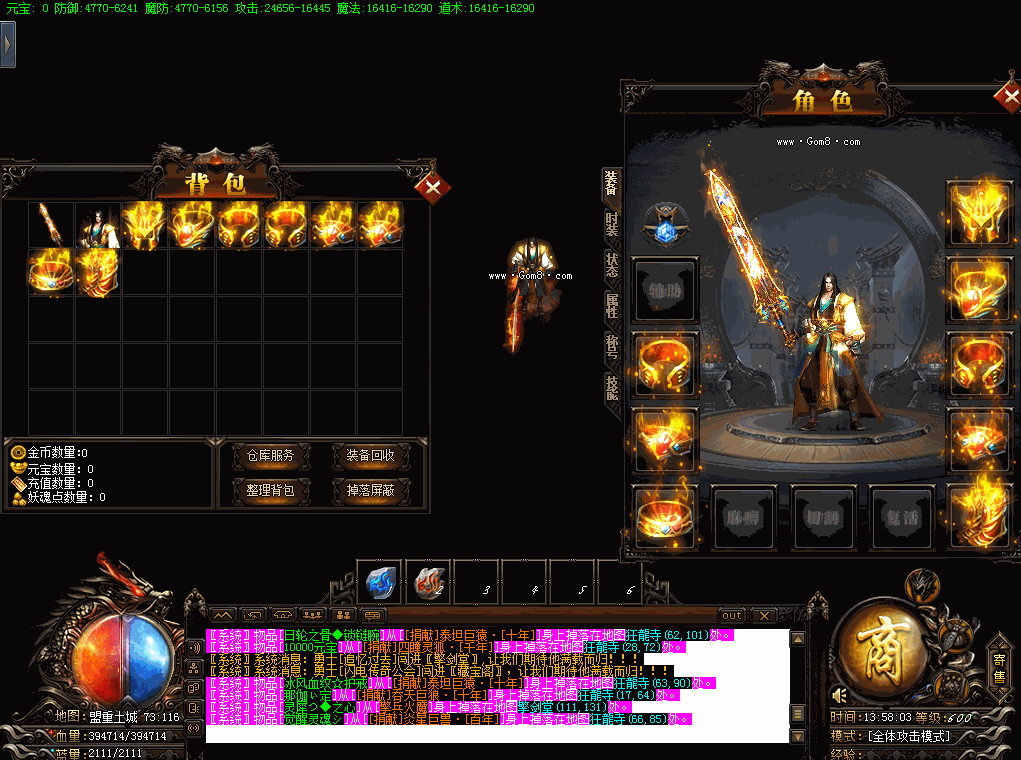Open the 属性 attributes tab
This screenshot has height=760, width=1021.
(x=611, y=305)
